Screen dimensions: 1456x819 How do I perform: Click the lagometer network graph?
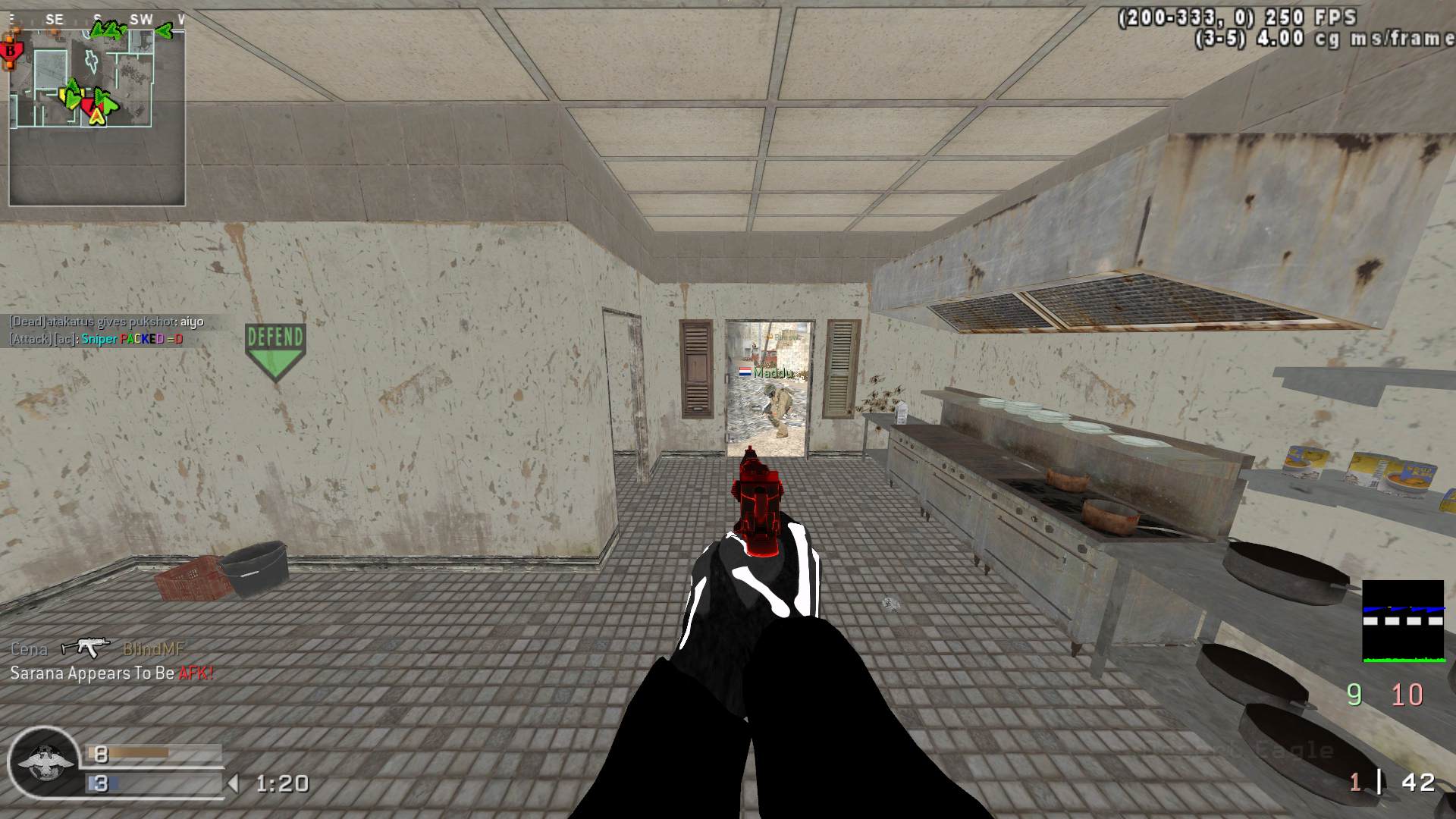tap(1403, 621)
